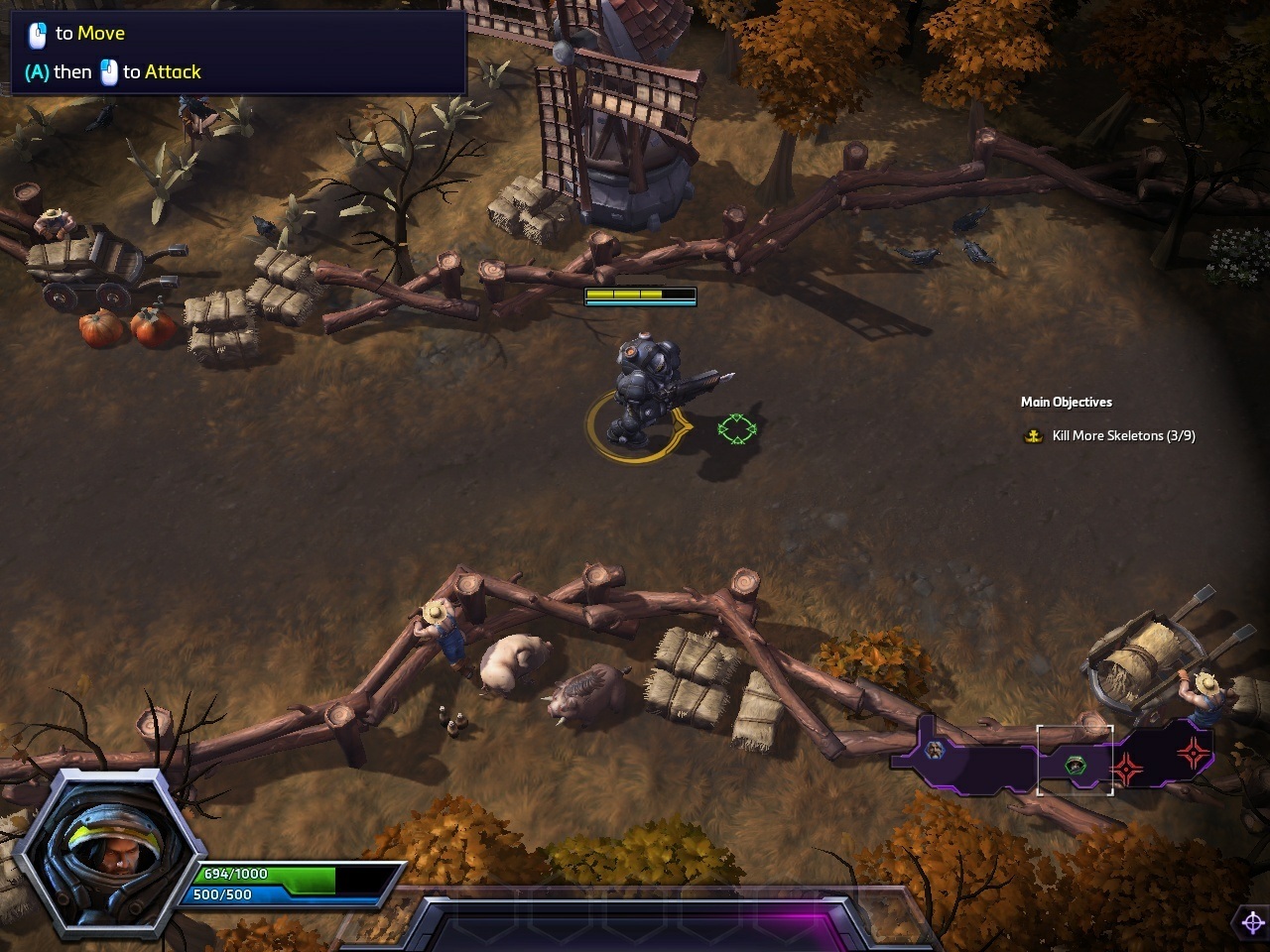Activate the minimap ping crosshair button

1252,922
